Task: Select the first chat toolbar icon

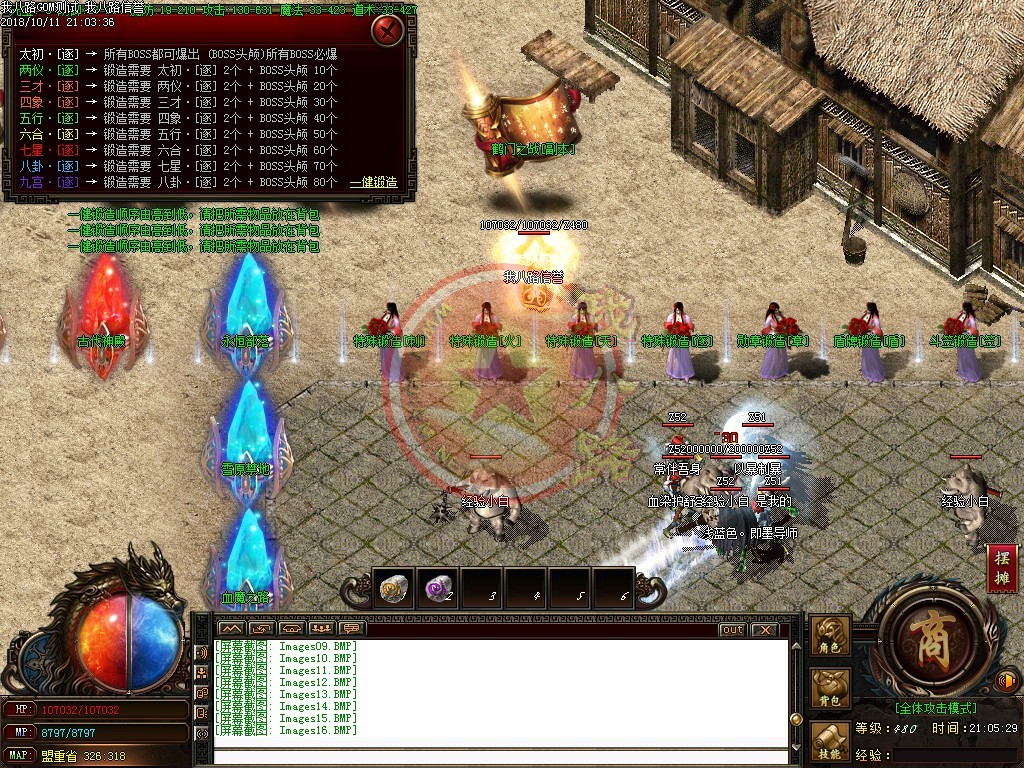Action: pyautogui.click(x=231, y=629)
